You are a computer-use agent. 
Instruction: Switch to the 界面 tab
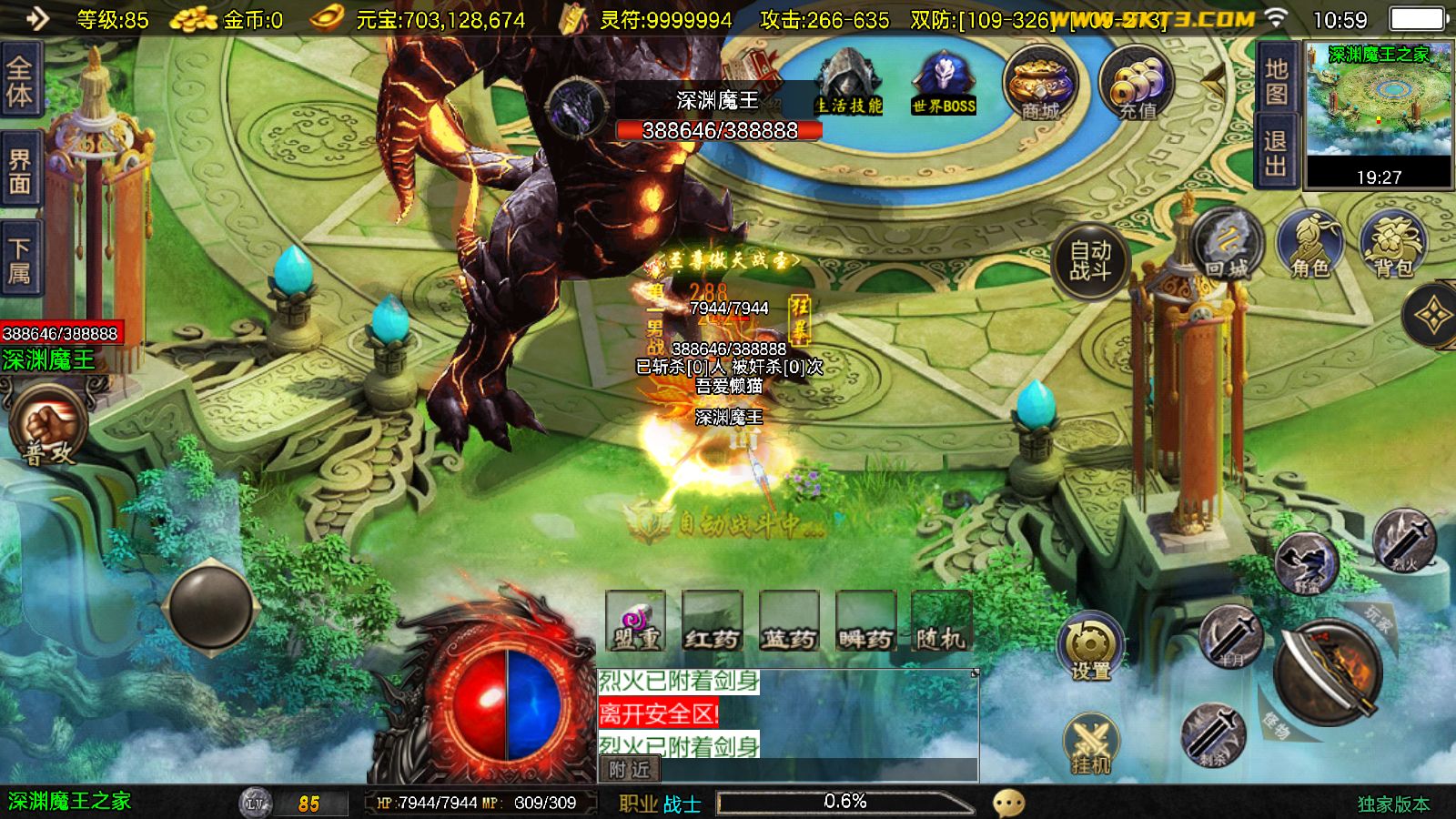(x=20, y=171)
